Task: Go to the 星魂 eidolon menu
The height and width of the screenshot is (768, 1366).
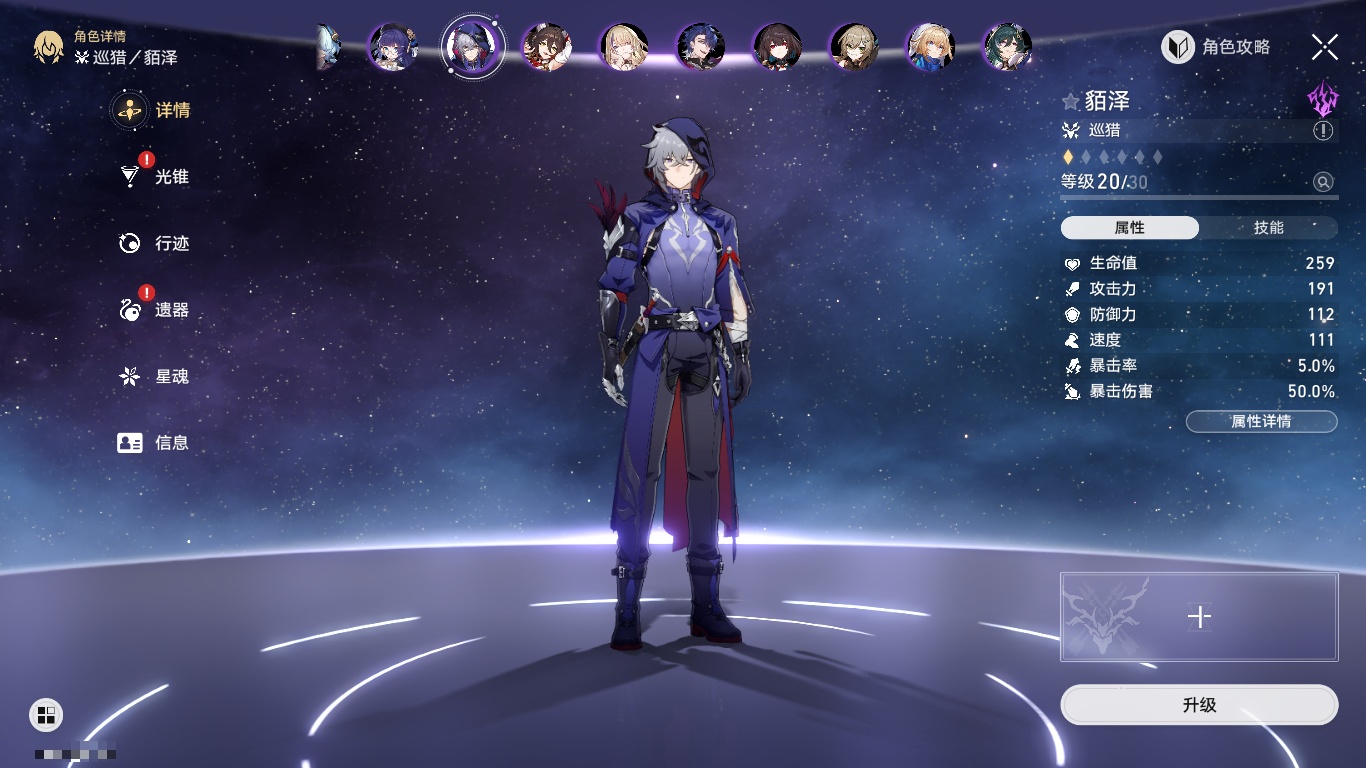Action: [x=170, y=376]
